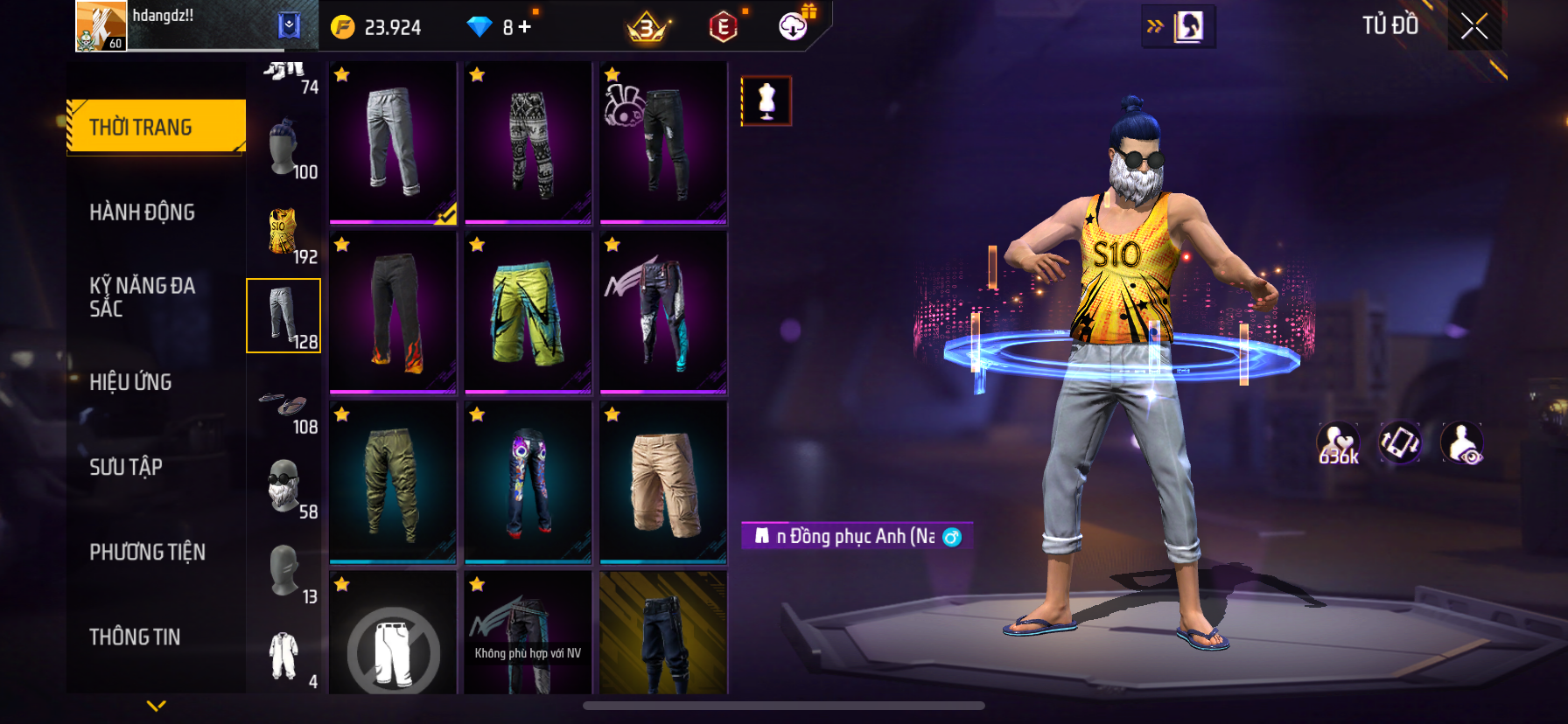Go to the SƯU TẬP tab
This screenshot has width=1568, height=724.
(126, 466)
